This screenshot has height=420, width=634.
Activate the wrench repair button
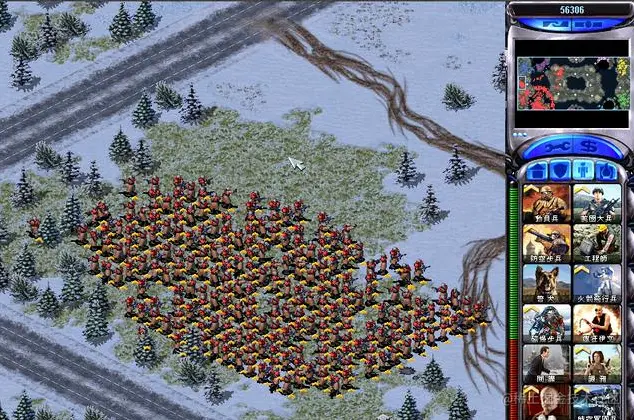pyautogui.click(x=555, y=147)
